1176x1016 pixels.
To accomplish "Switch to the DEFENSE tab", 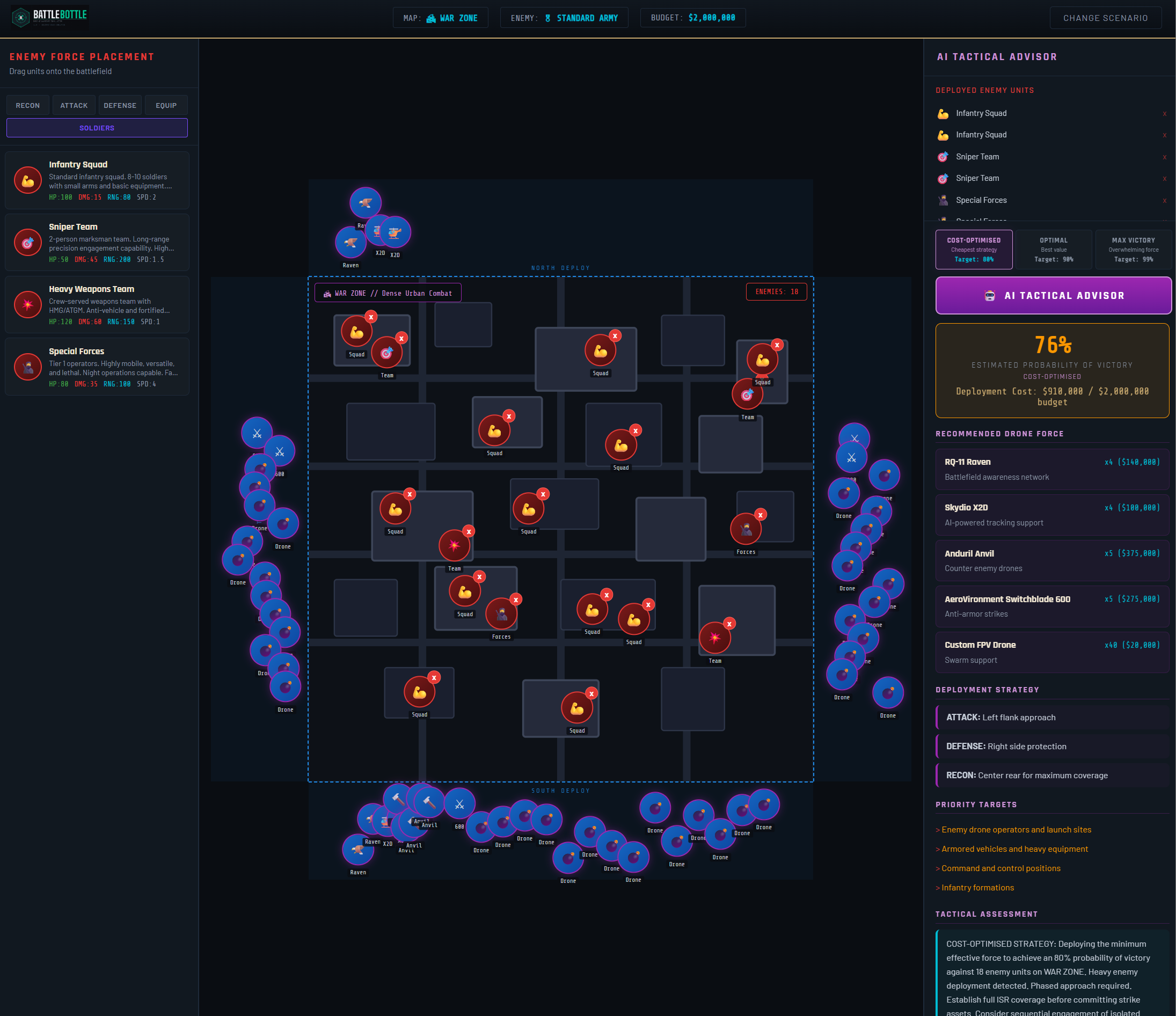I will [120, 105].
